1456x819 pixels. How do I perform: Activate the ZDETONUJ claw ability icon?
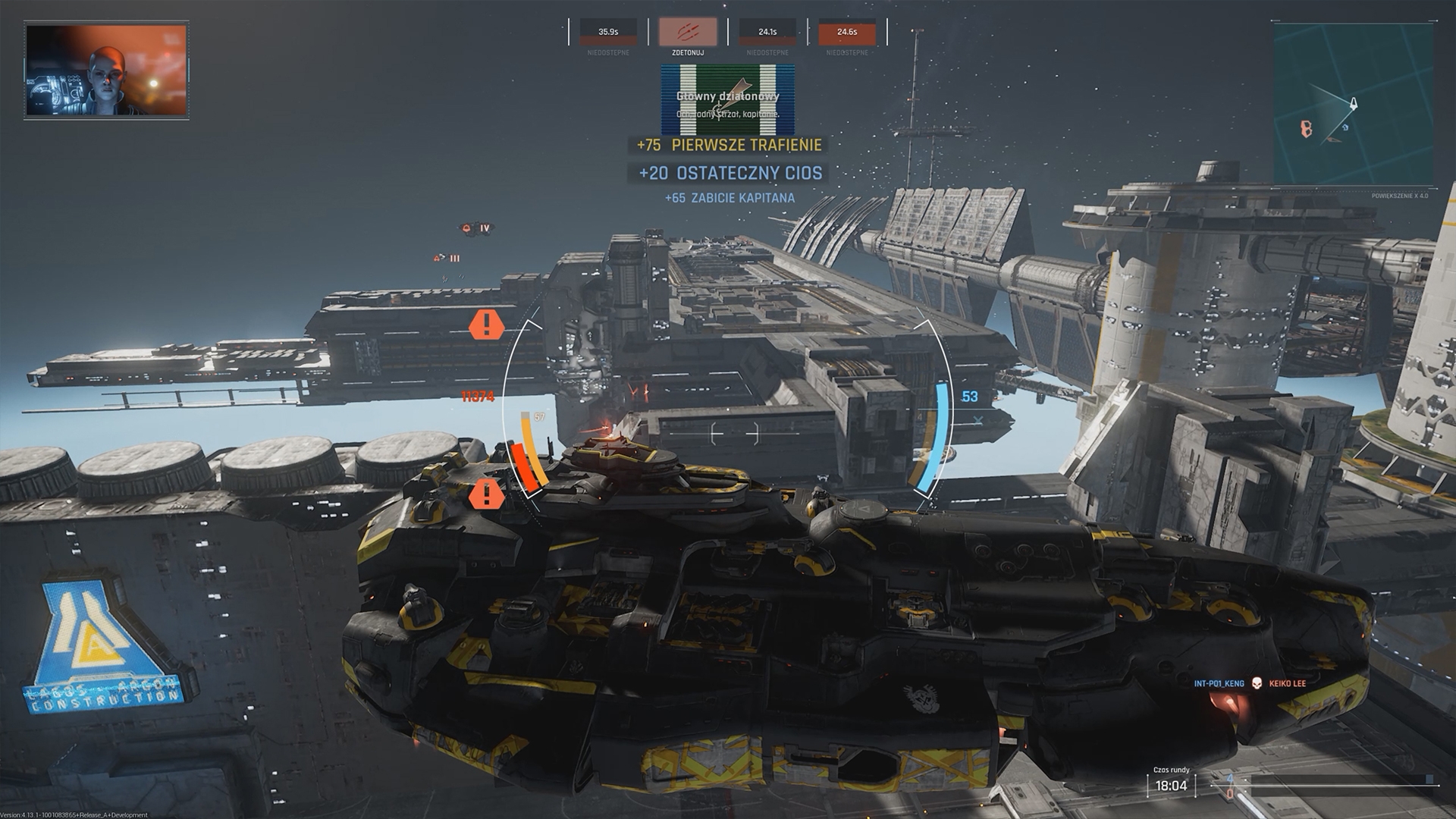coord(688,33)
